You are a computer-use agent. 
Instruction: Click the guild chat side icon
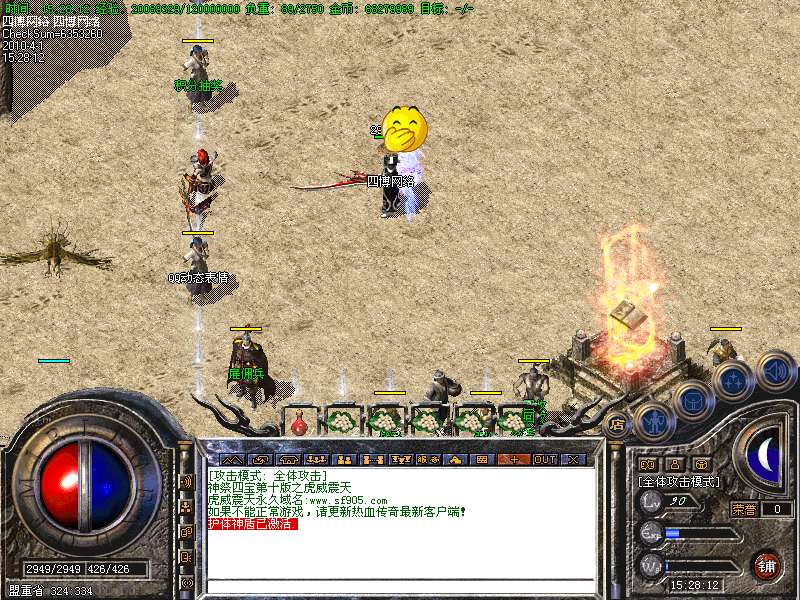click(x=186, y=532)
